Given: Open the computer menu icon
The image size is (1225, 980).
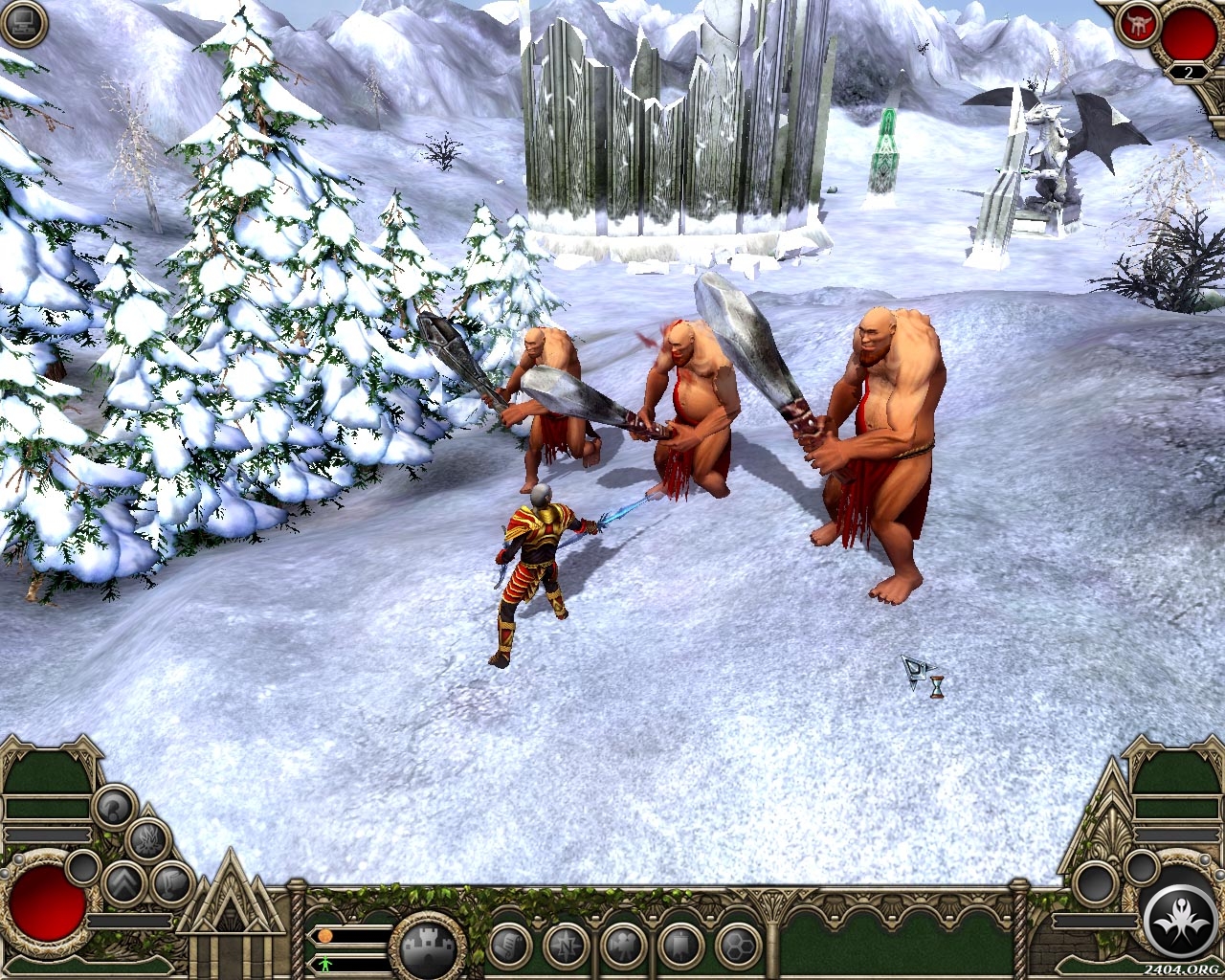Looking at the screenshot, I should 25,25.
